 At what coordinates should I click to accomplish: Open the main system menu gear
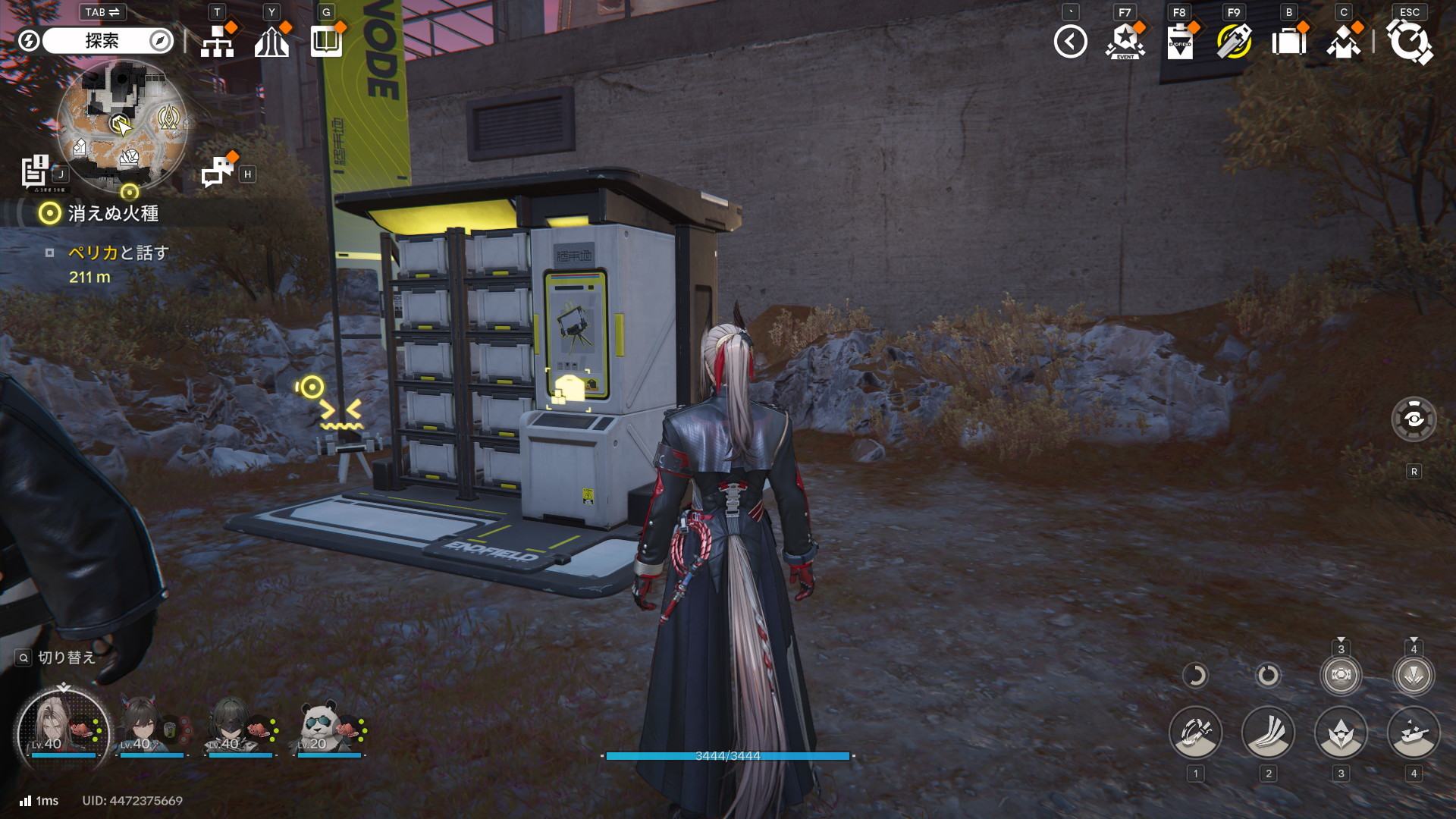coord(1409,42)
